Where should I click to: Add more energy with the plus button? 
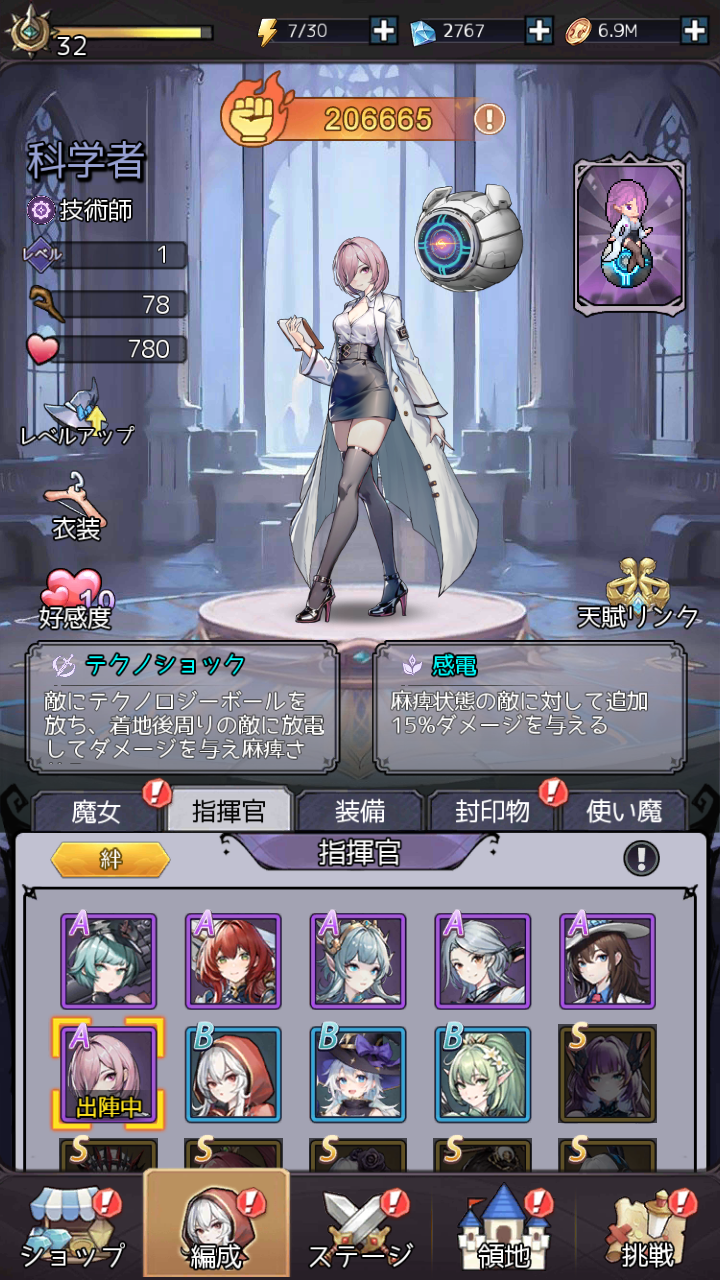(x=384, y=31)
